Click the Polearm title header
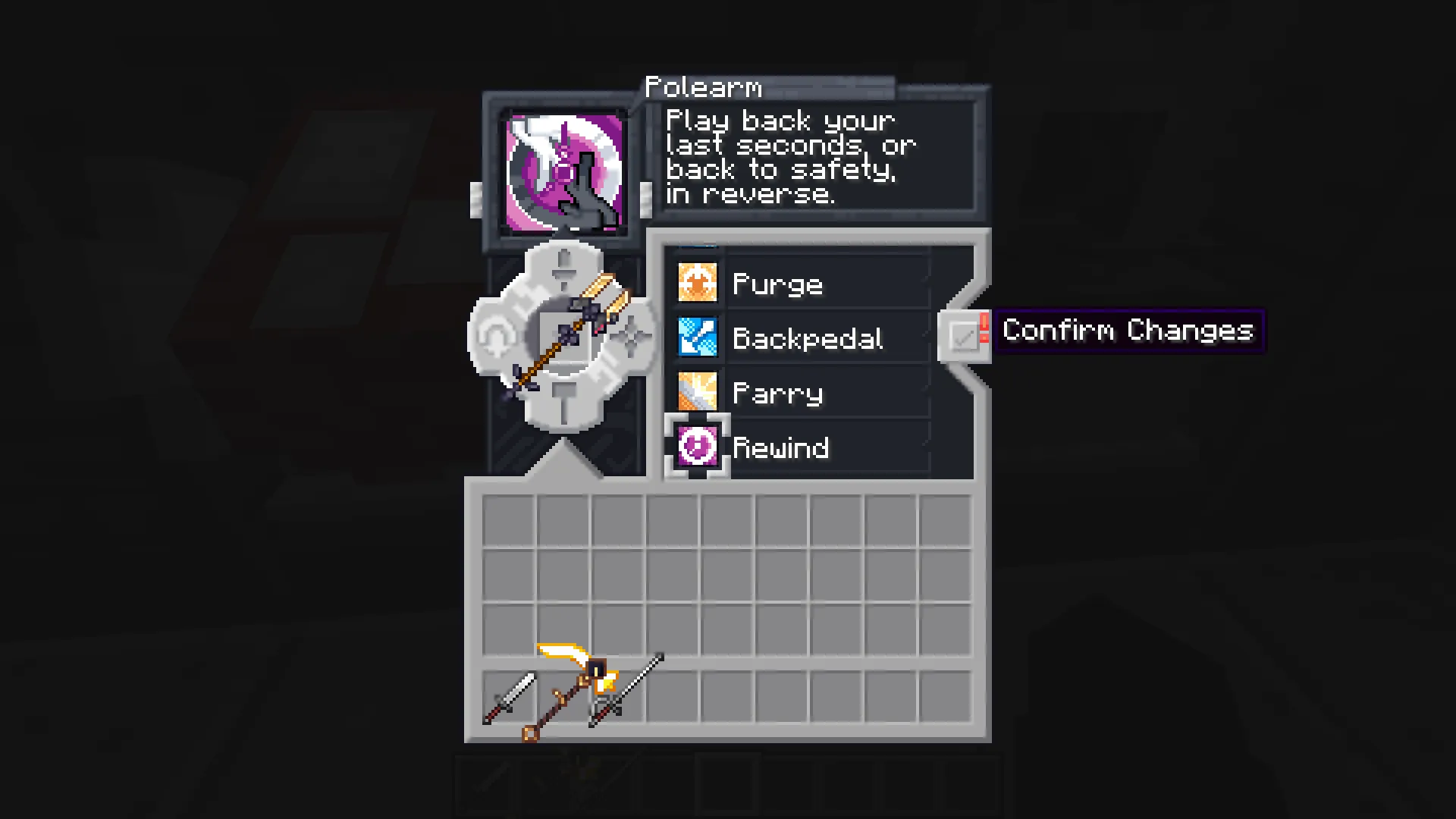The width and height of the screenshot is (1456, 819). coord(704,87)
